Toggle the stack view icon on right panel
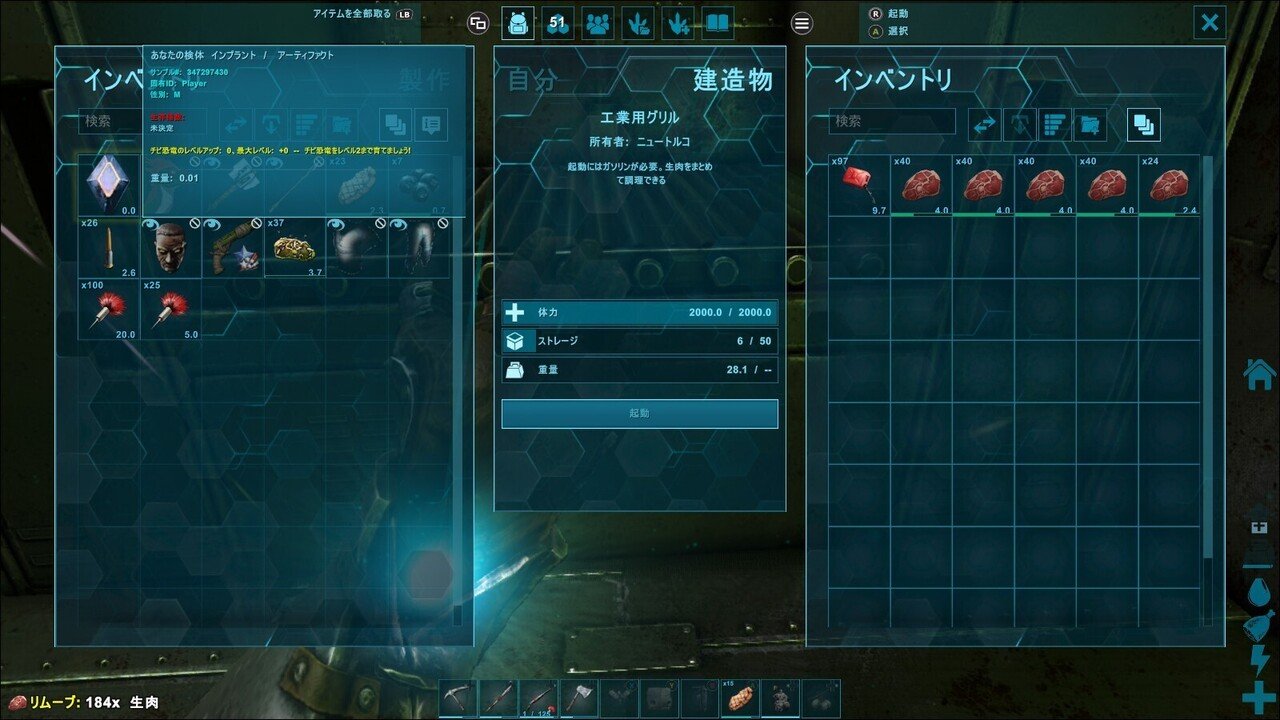The image size is (1280, 720). coord(1142,124)
